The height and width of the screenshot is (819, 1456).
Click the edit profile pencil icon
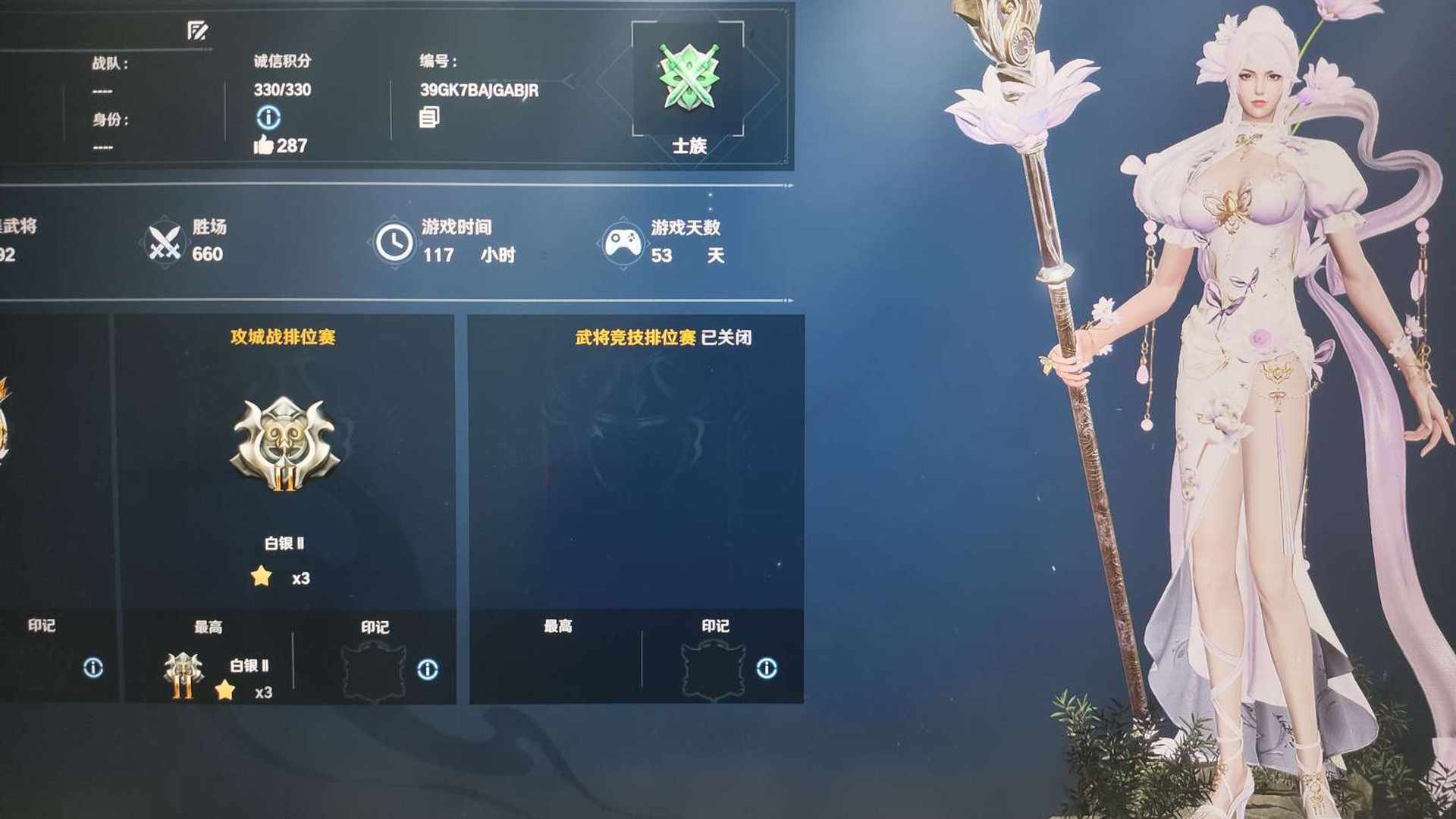pyautogui.click(x=197, y=30)
